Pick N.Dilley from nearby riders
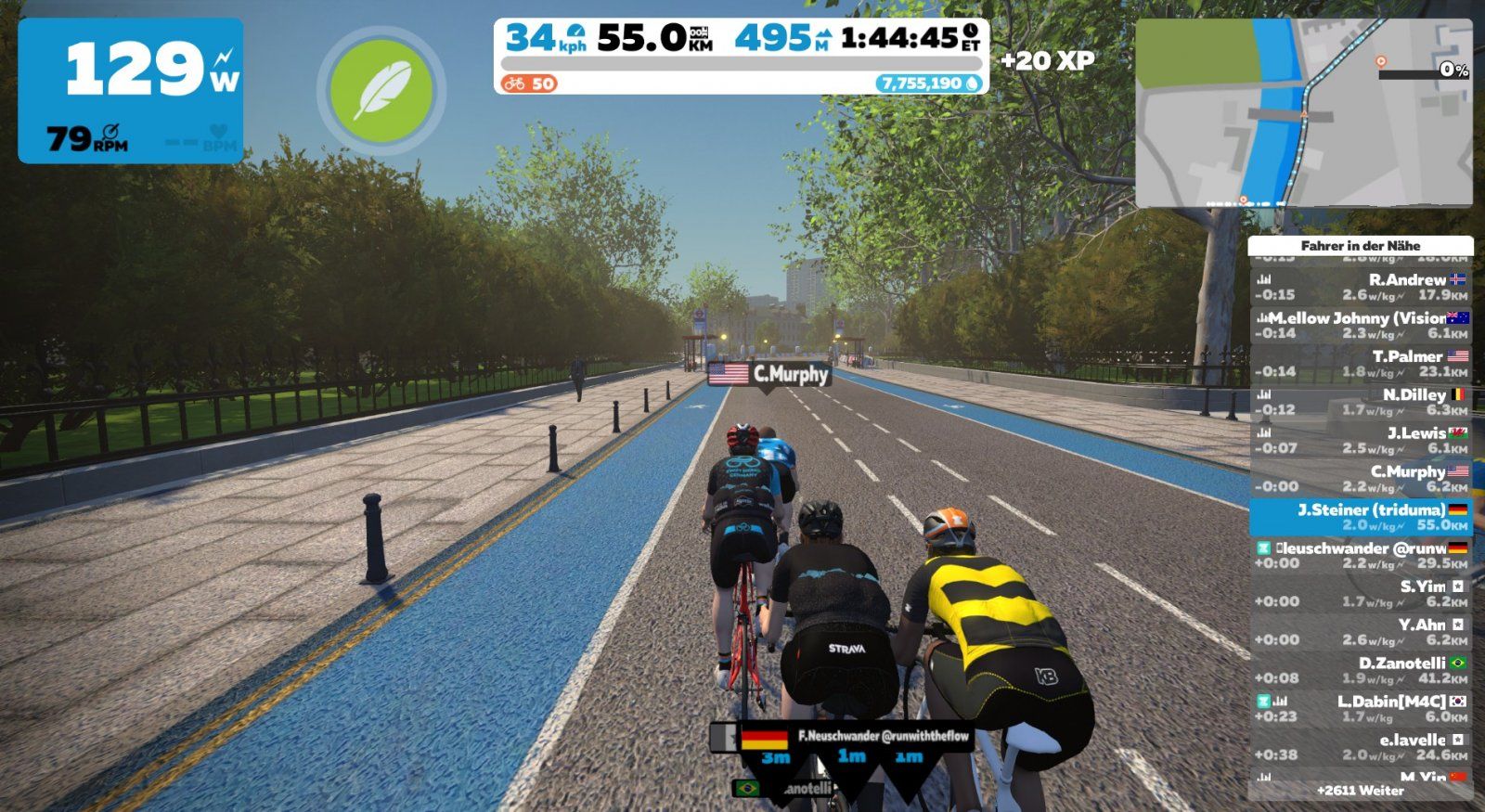The width and height of the screenshot is (1485, 812). (x=1360, y=402)
